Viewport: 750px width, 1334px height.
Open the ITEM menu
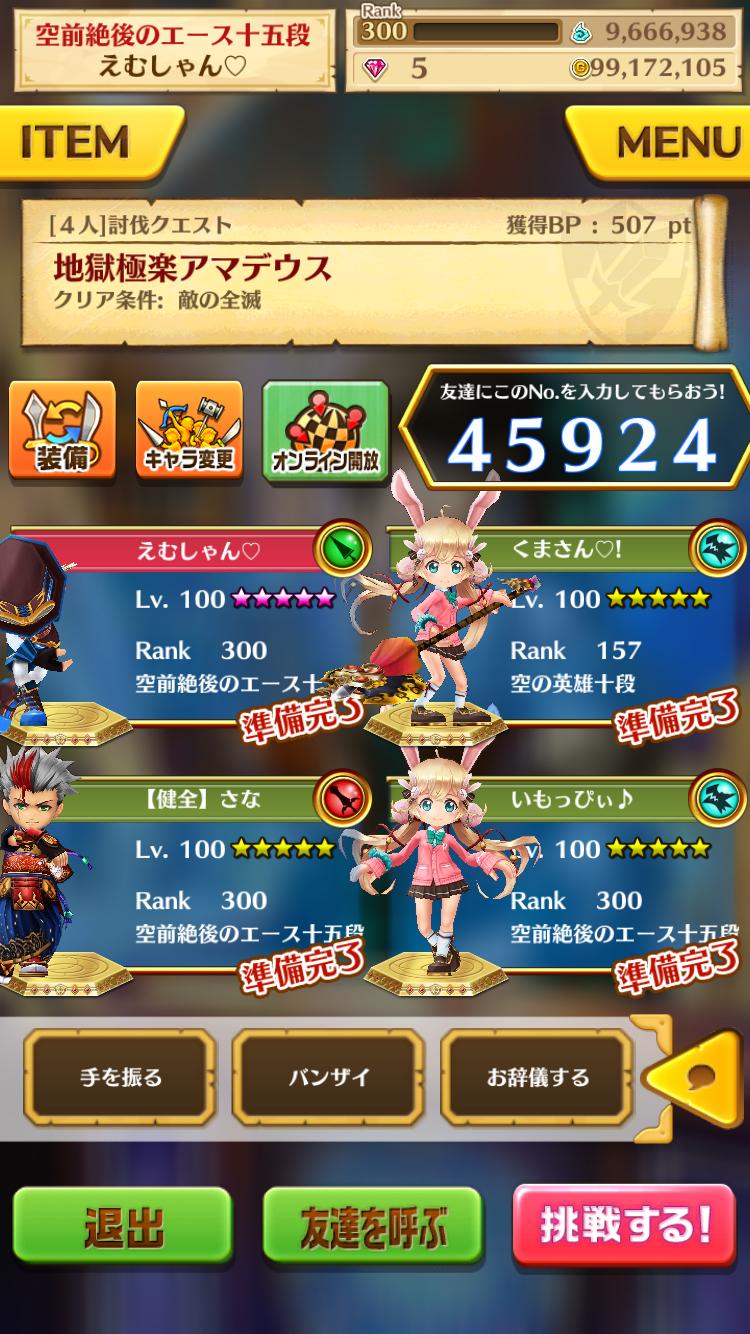pos(85,143)
